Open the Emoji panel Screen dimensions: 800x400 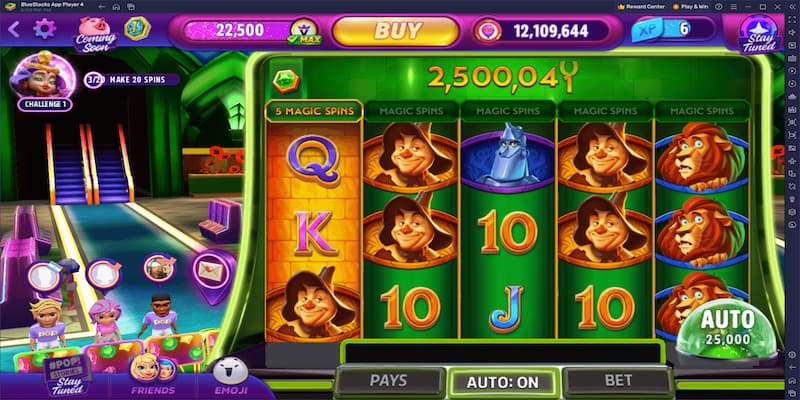[x=228, y=378]
